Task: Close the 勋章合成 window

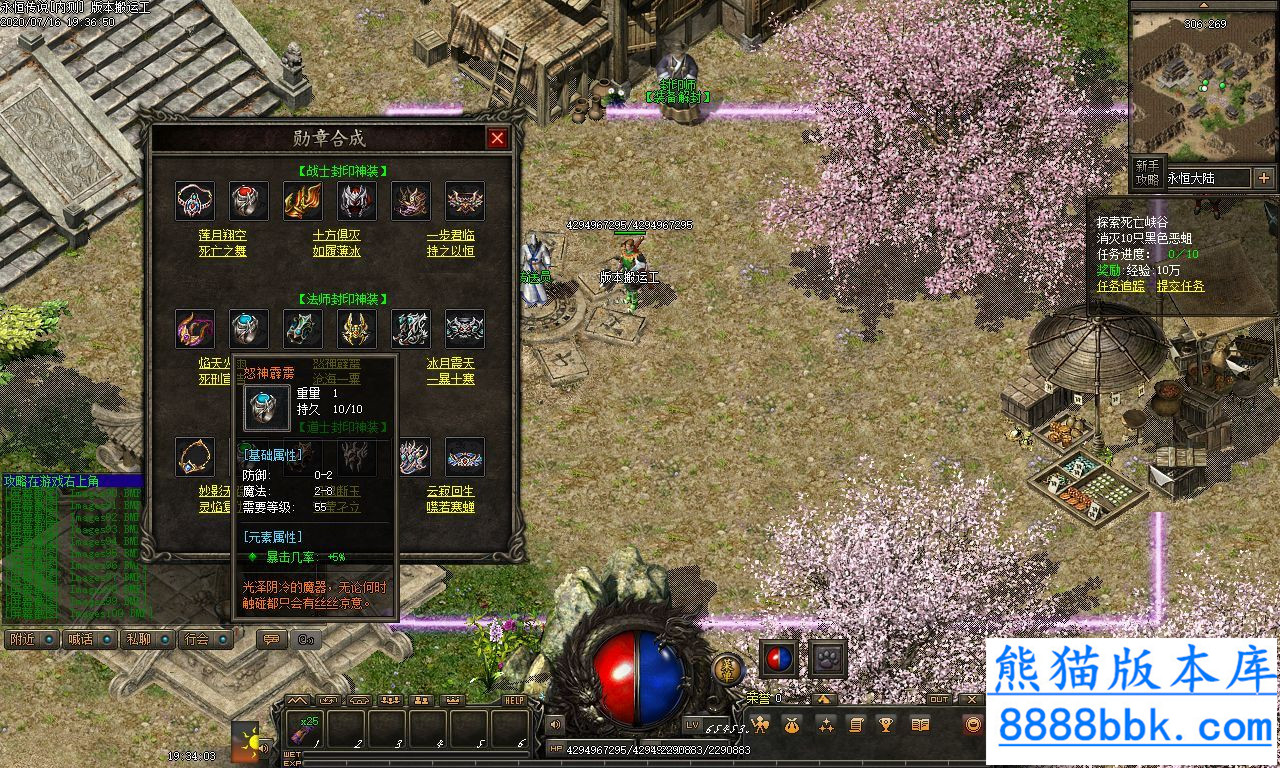Action: [497, 138]
